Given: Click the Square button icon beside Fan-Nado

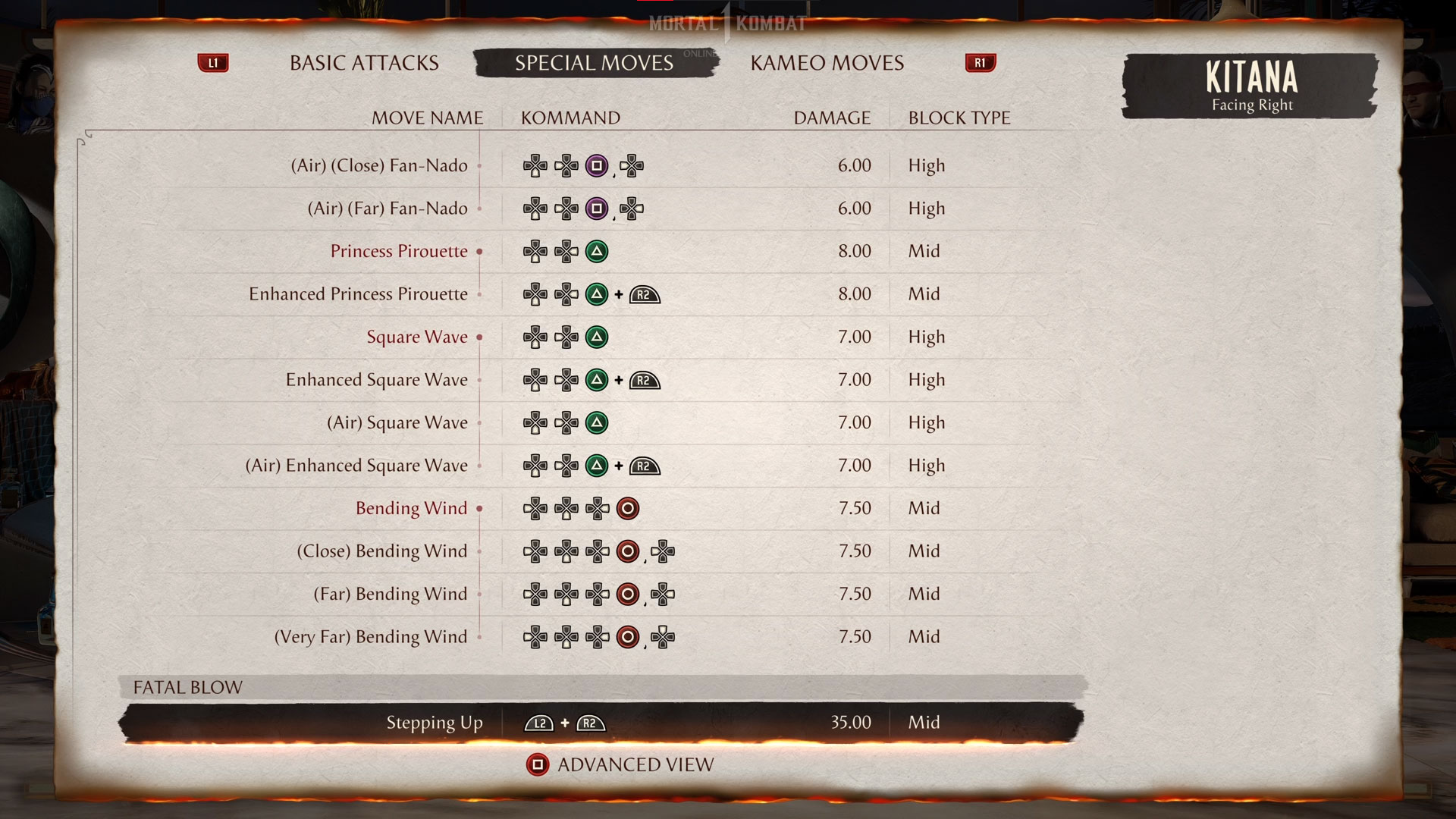Looking at the screenshot, I should (x=596, y=165).
